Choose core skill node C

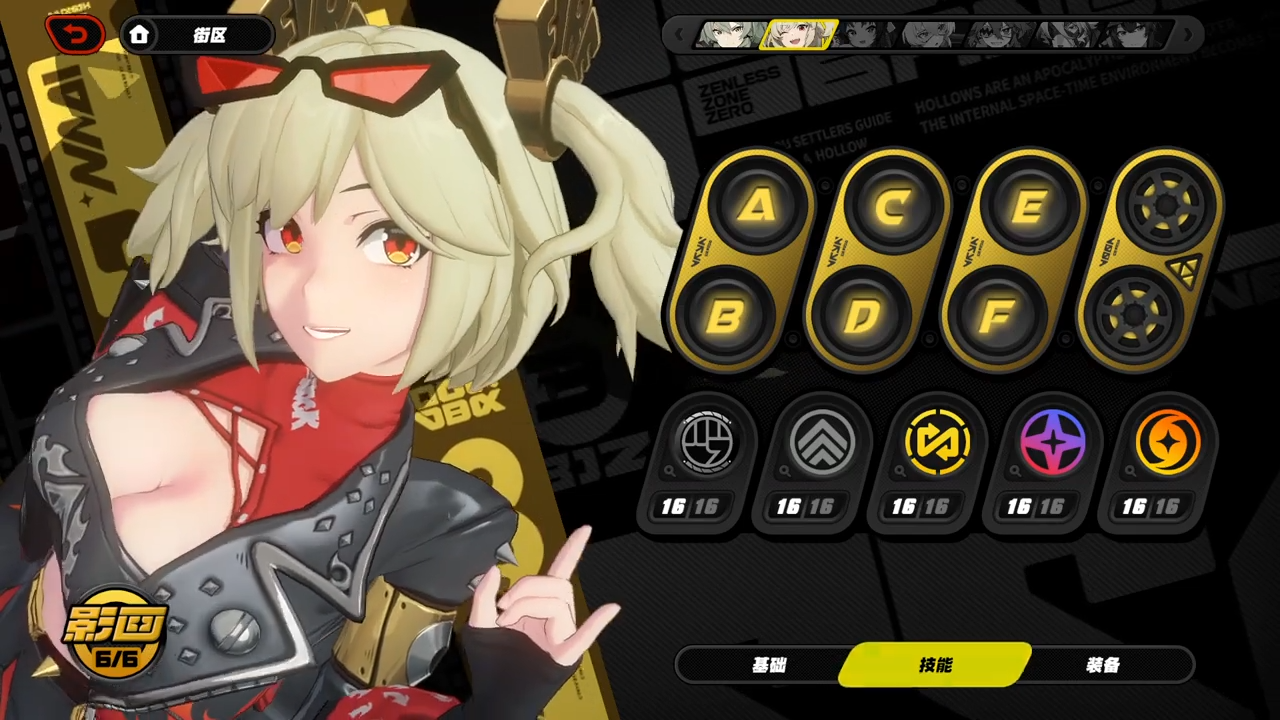coord(892,207)
